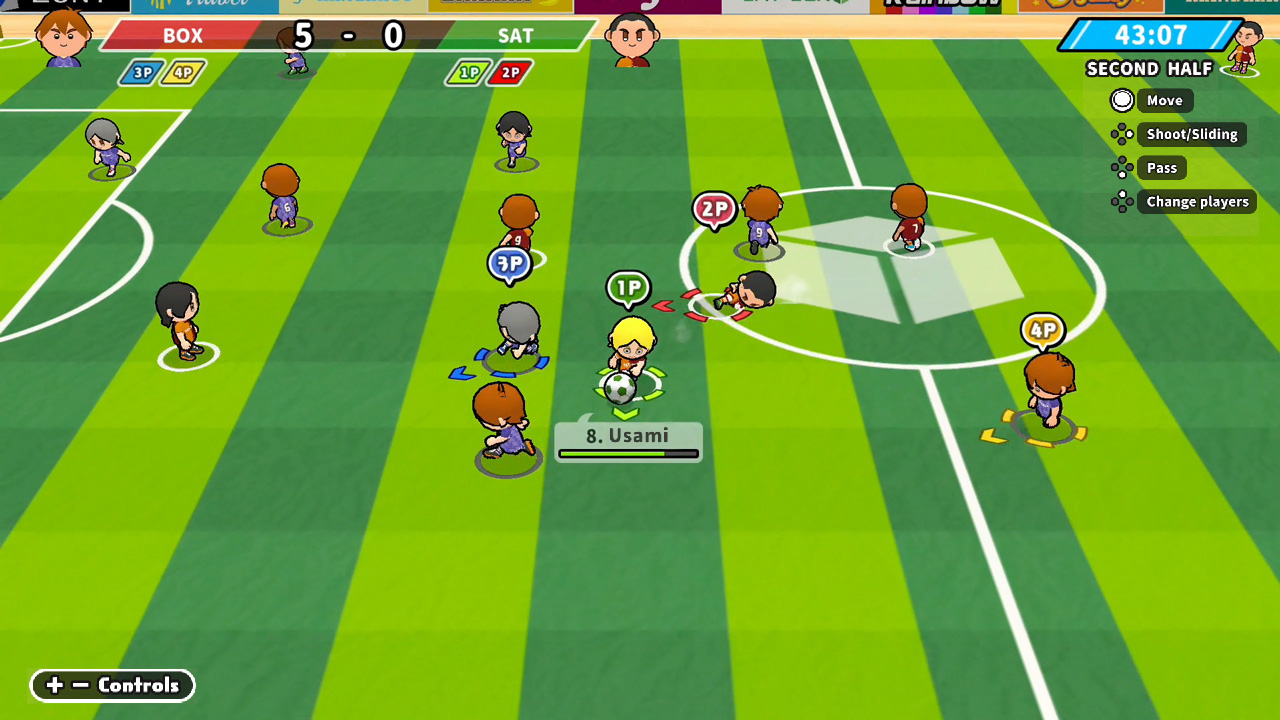
Task: Open the Shoot/Sliding label panel
Action: point(1192,134)
